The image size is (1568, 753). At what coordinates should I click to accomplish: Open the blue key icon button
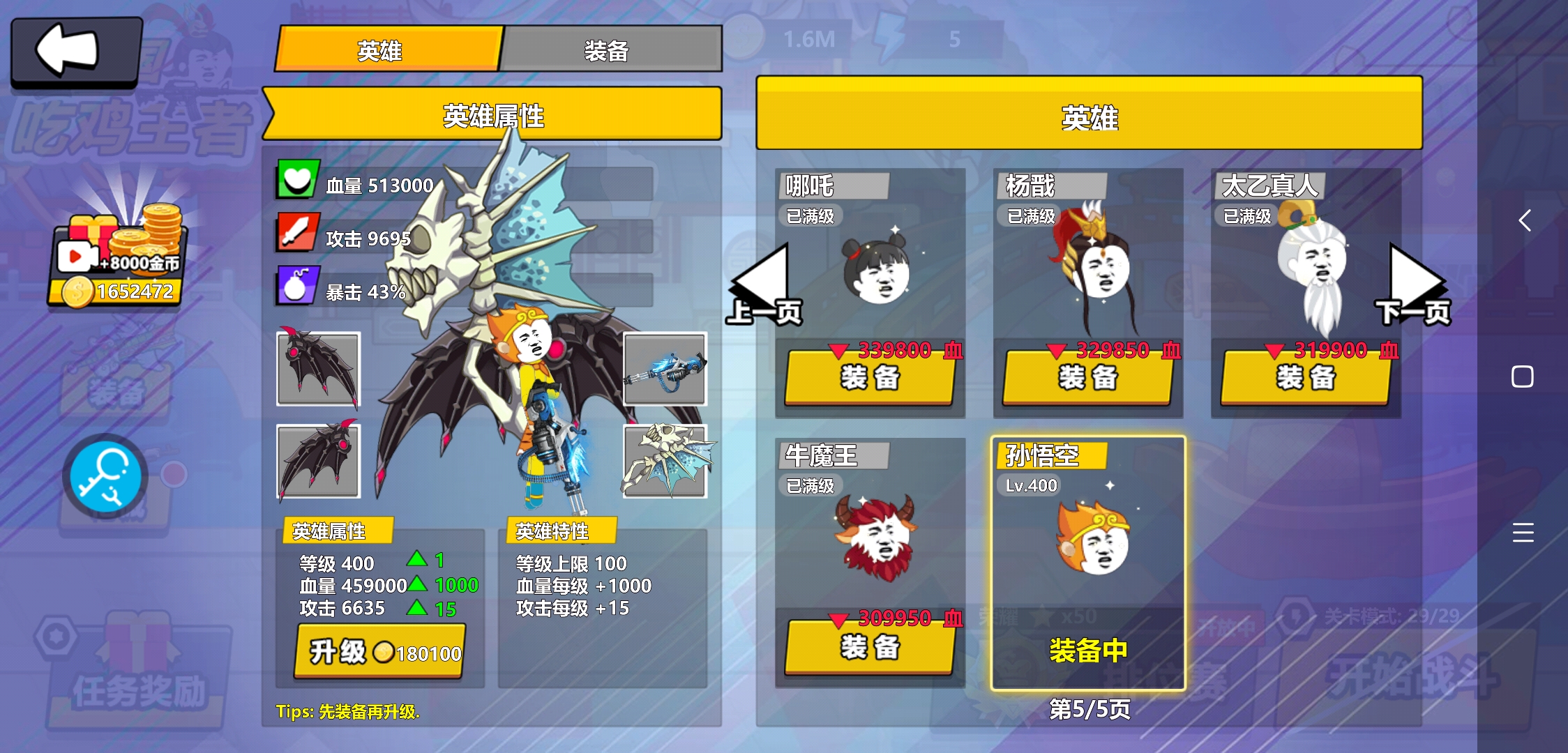105,477
